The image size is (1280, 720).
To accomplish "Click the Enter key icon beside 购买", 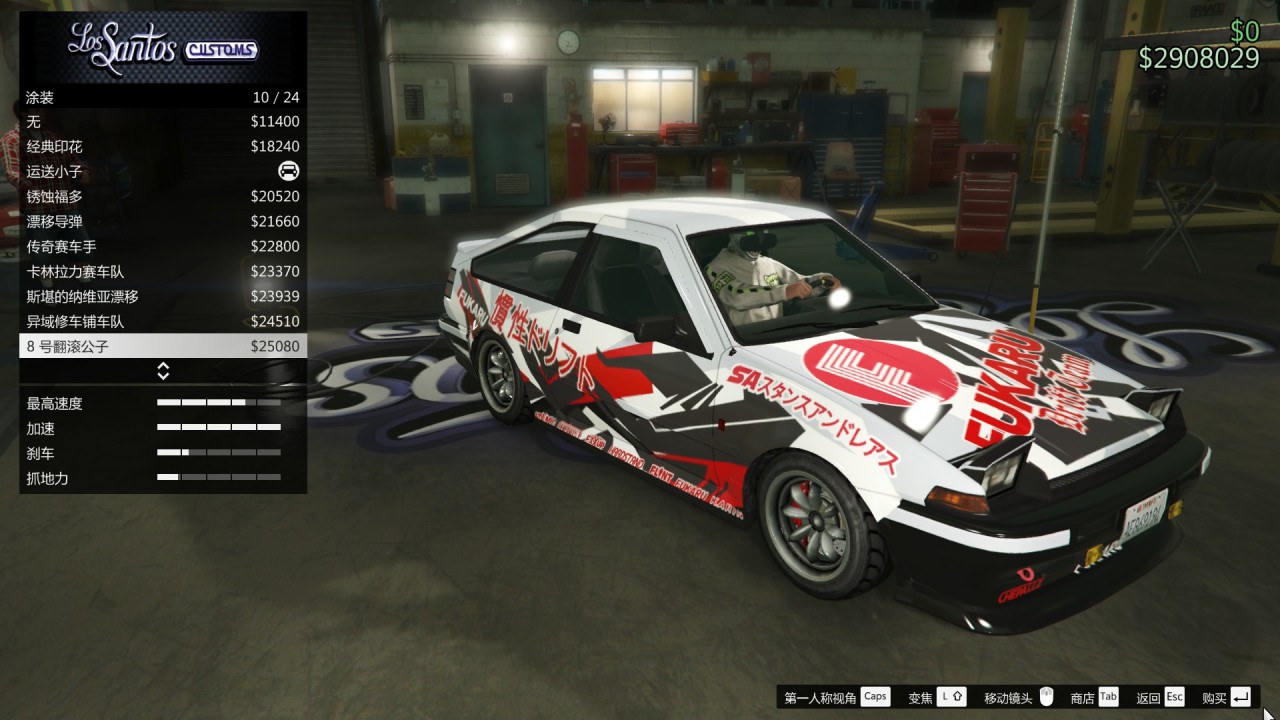I will [1238, 696].
